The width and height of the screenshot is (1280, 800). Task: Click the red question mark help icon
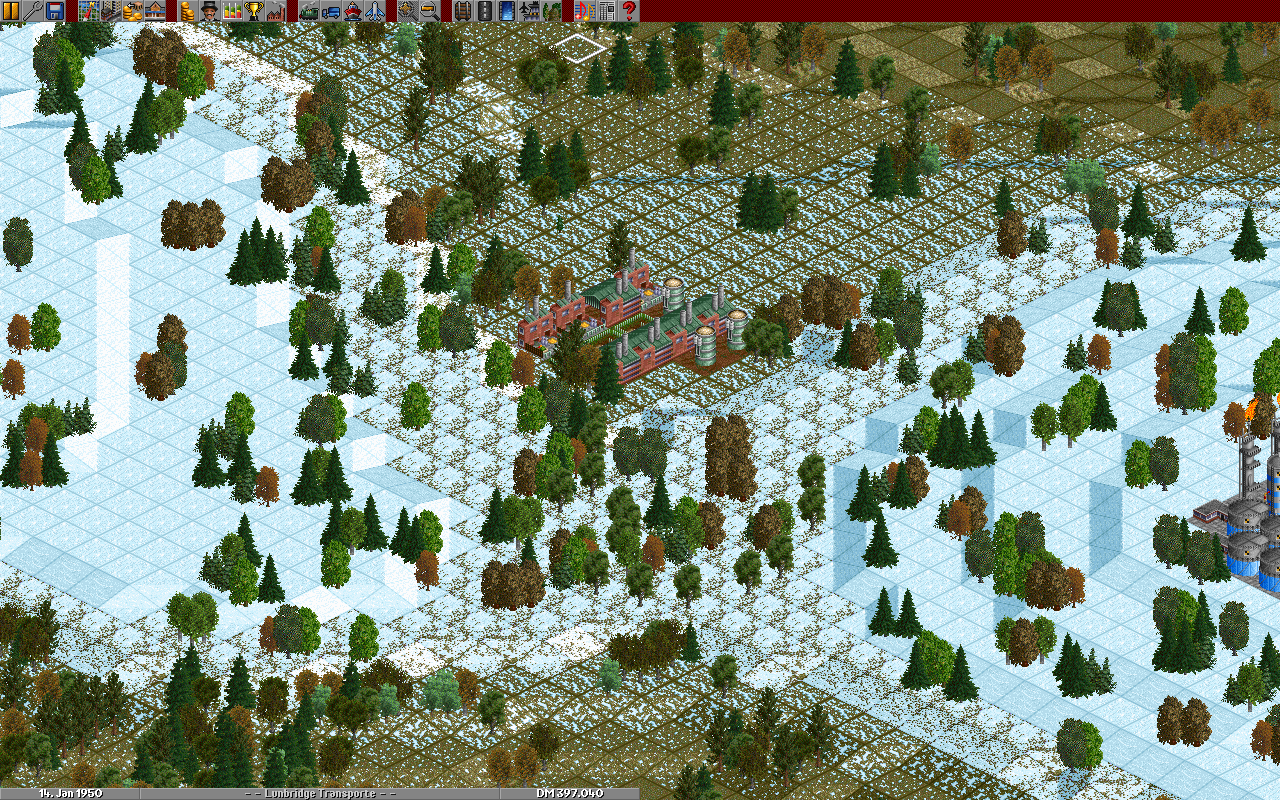pos(629,11)
